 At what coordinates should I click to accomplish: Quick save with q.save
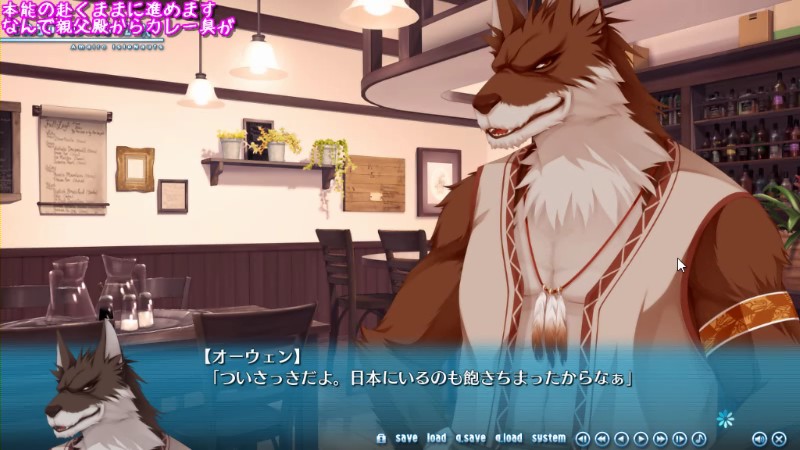[470, 438]
